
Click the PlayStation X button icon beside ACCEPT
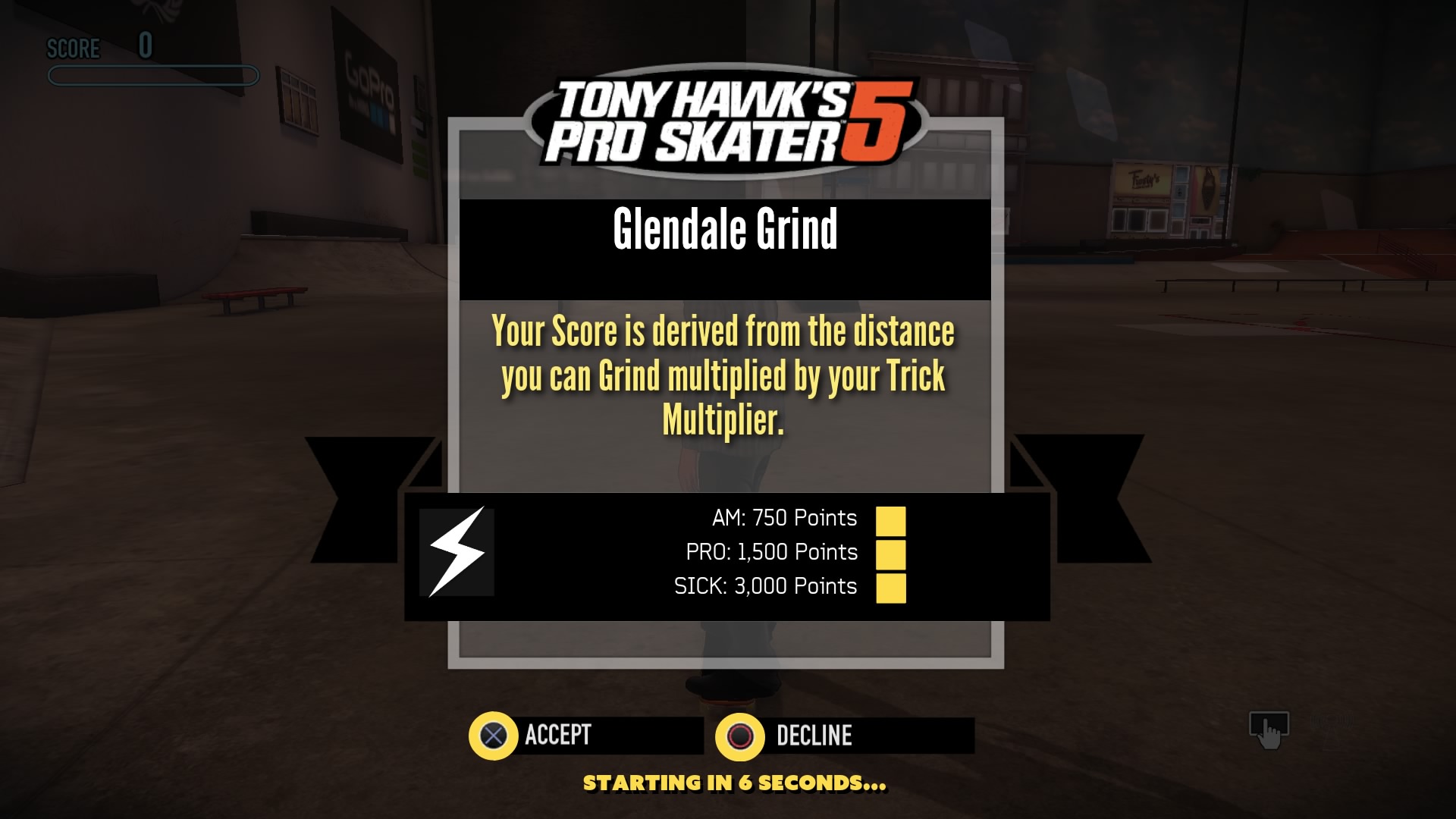coord(494,734)
